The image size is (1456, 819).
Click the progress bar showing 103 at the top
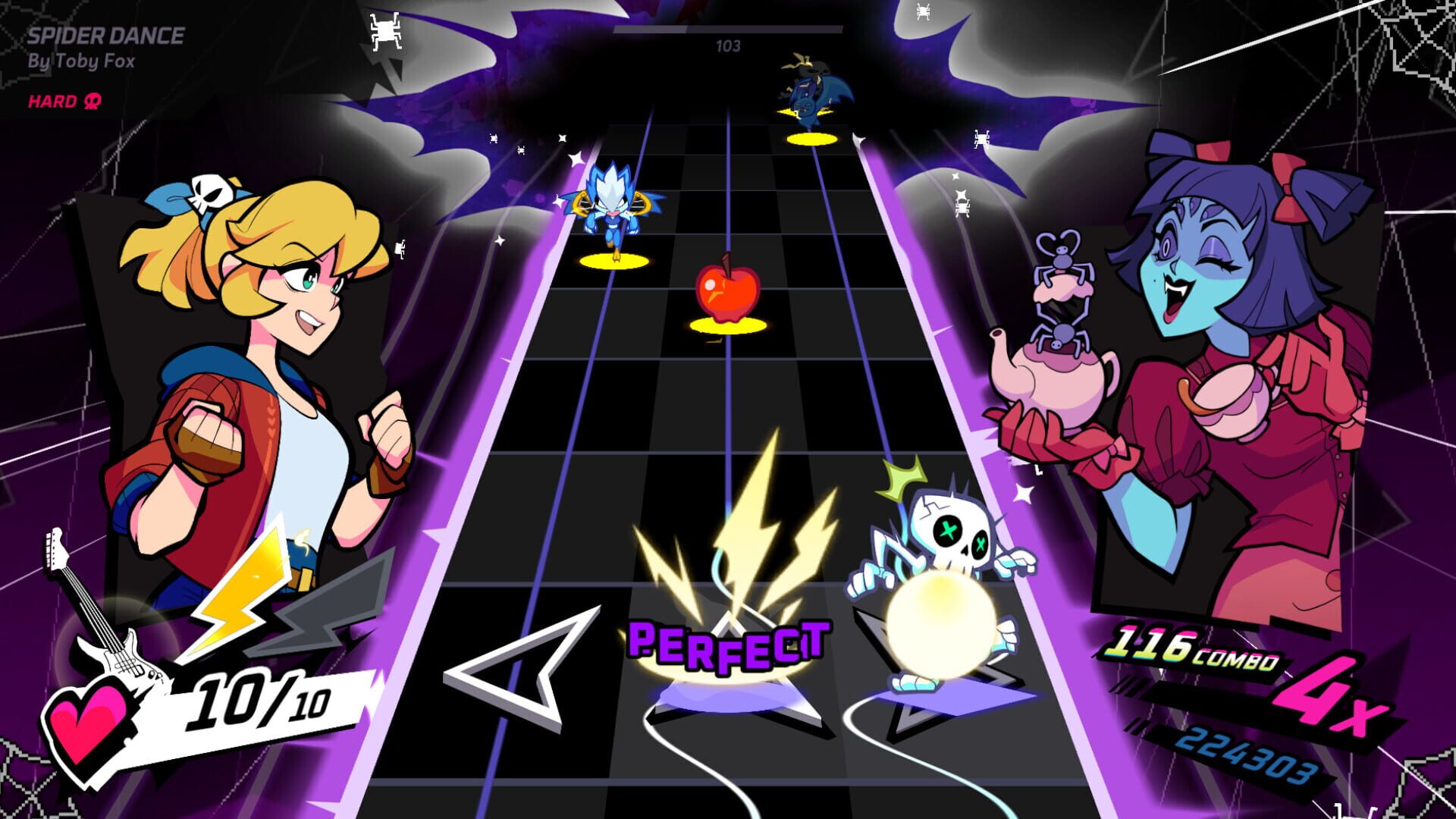point(726,30)
